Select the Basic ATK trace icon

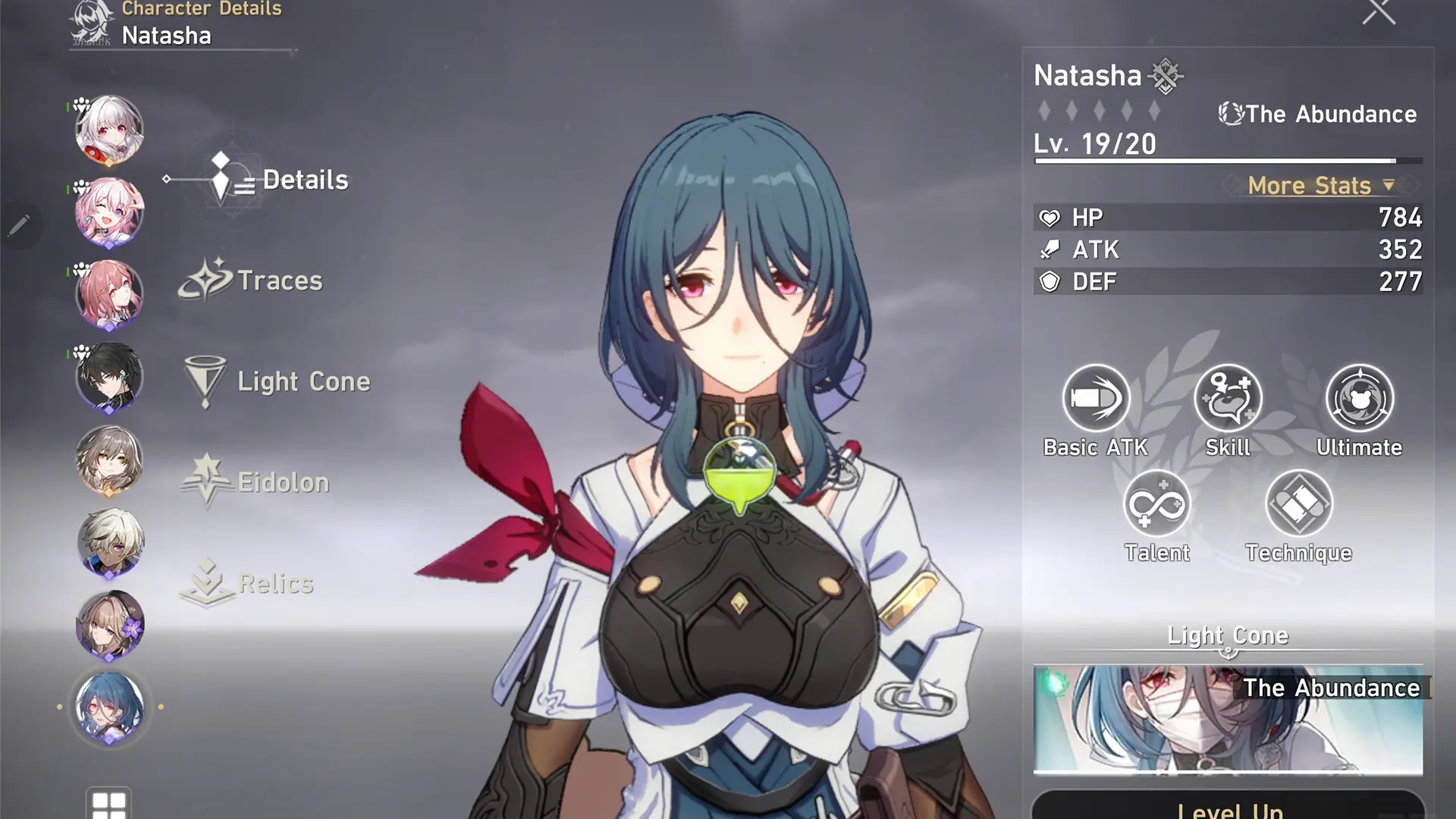coord(1095,397)
